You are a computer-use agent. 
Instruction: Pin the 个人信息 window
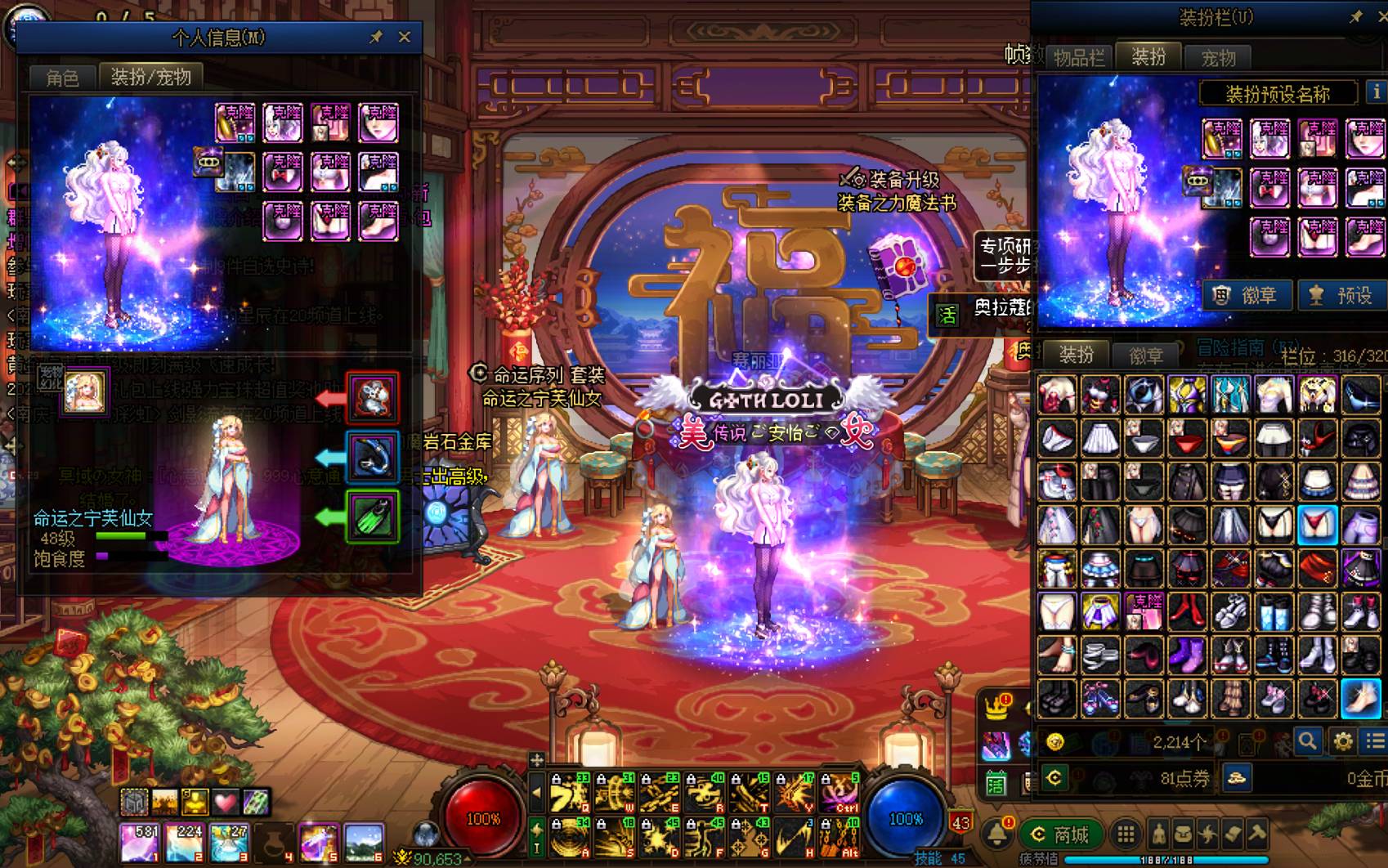click(x=376, y=37)
